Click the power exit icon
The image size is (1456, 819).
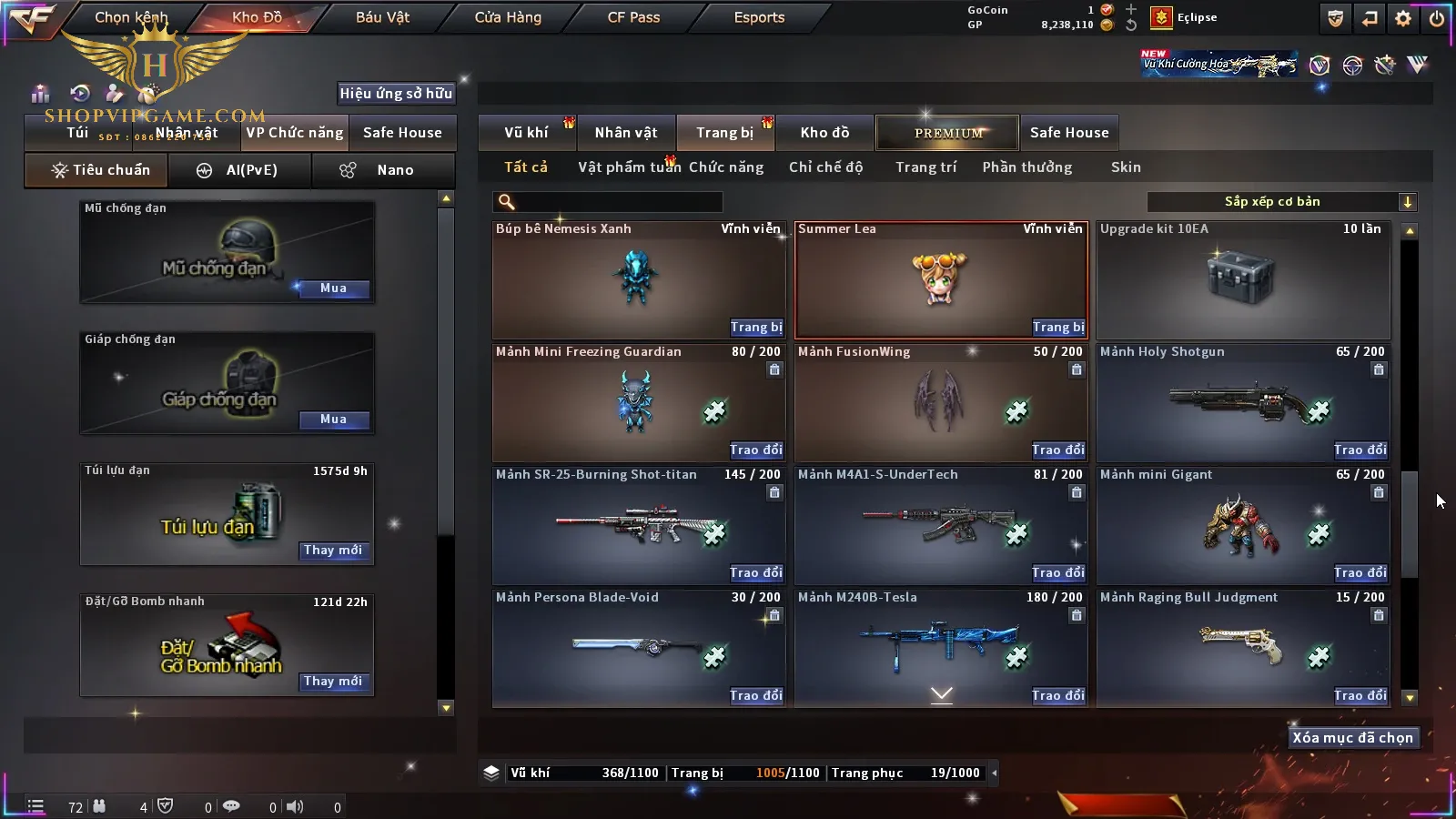(1437, 18)
